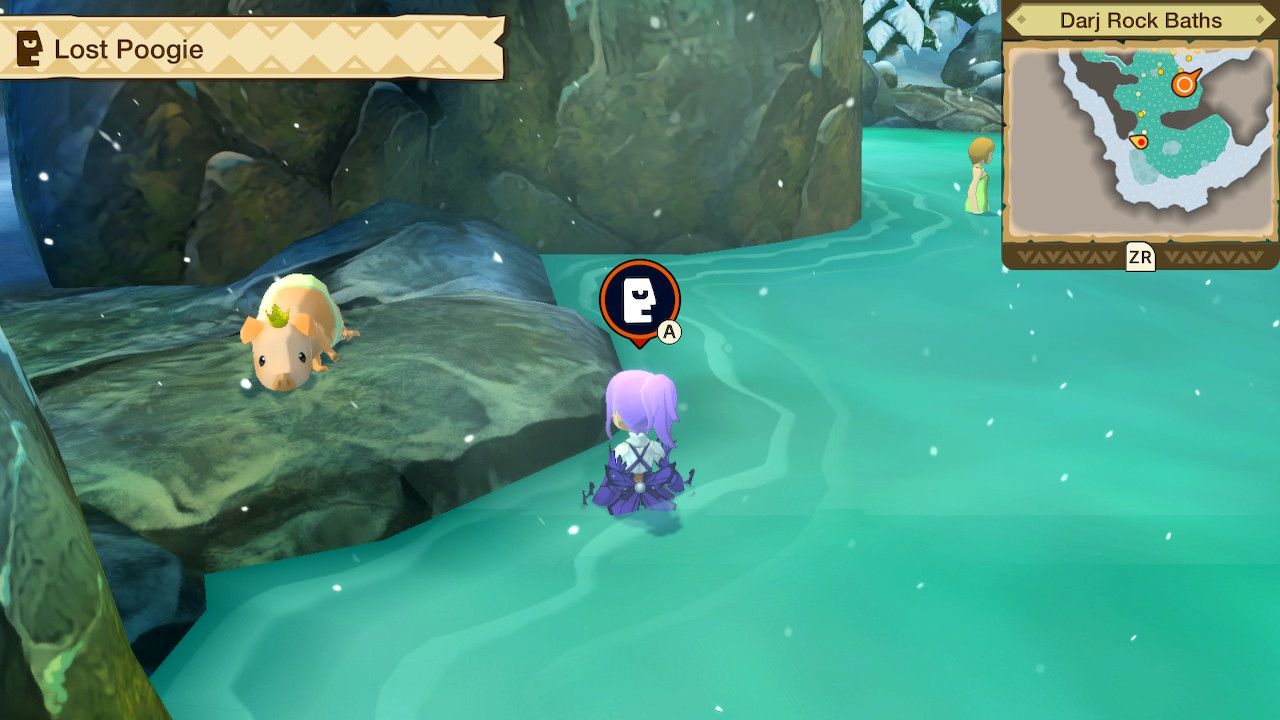The height and width of the screenshot is (720, 1280).
Task: Toggle the minimap display via ZR indicator
Action: (1140, 256)
